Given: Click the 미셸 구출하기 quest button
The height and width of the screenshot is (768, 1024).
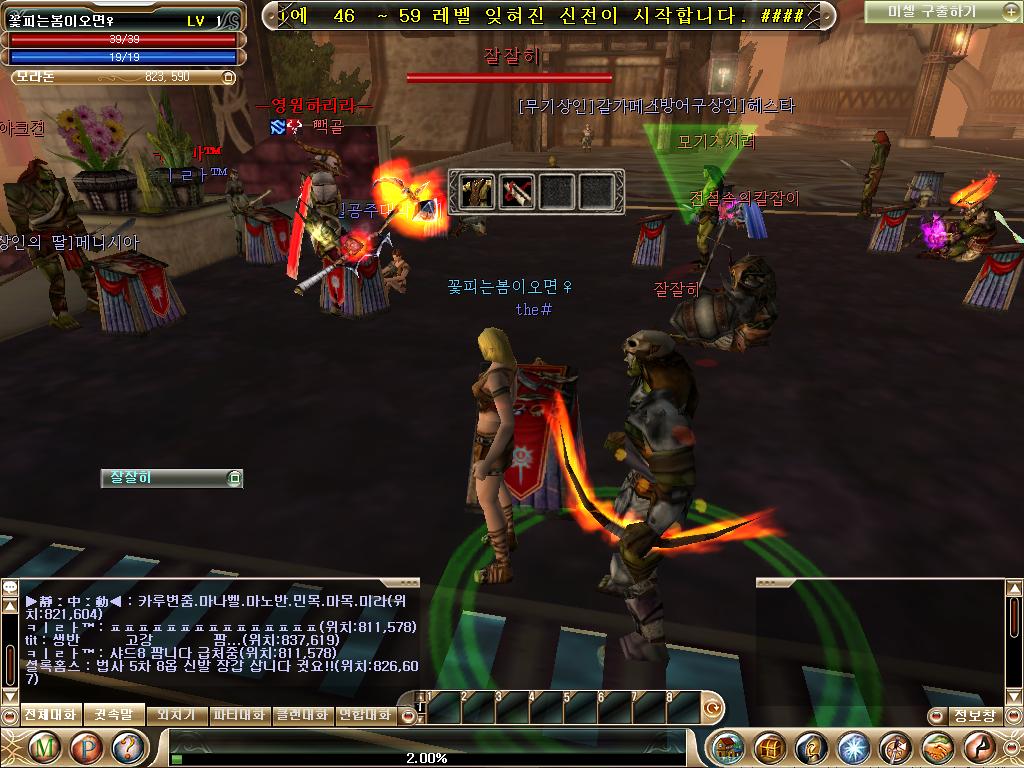Looking at the screenshot, I should click(x=934, y=12).
